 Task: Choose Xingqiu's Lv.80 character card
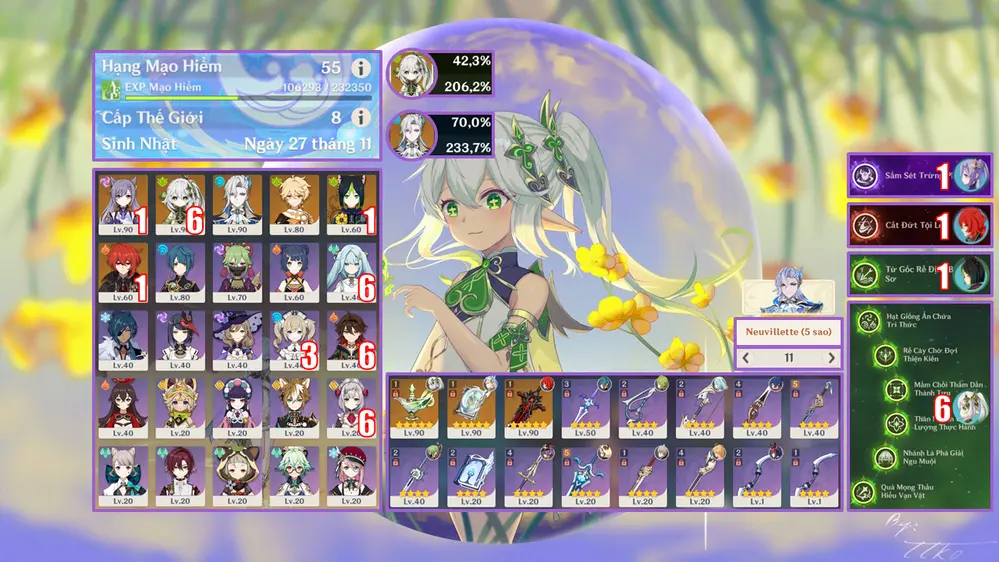pos(180,270)
